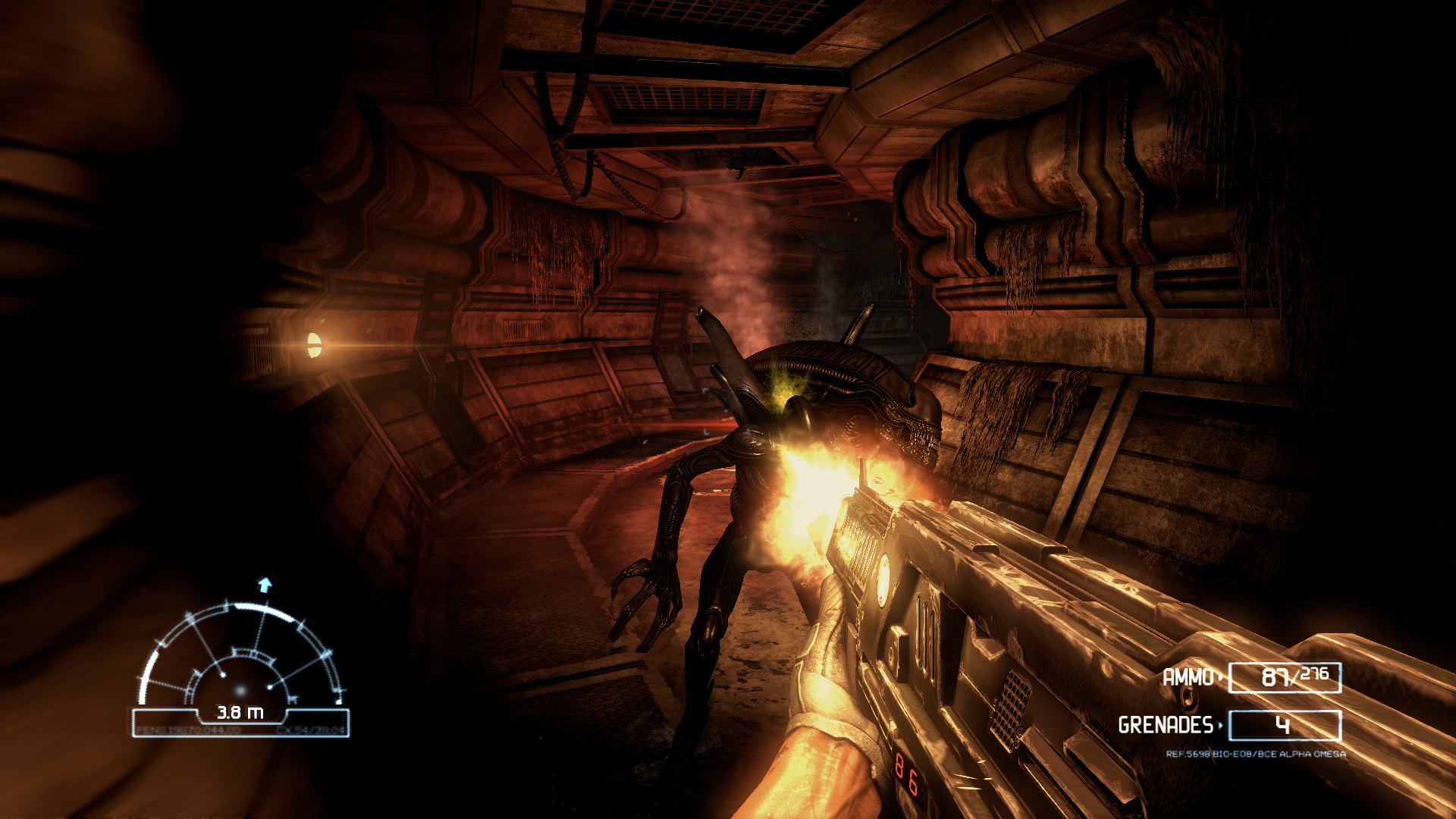Screen dimensions: 1456x819
Task: Click the CX.54/39.04 coordinate readout
Action: (x=311, y=731)
